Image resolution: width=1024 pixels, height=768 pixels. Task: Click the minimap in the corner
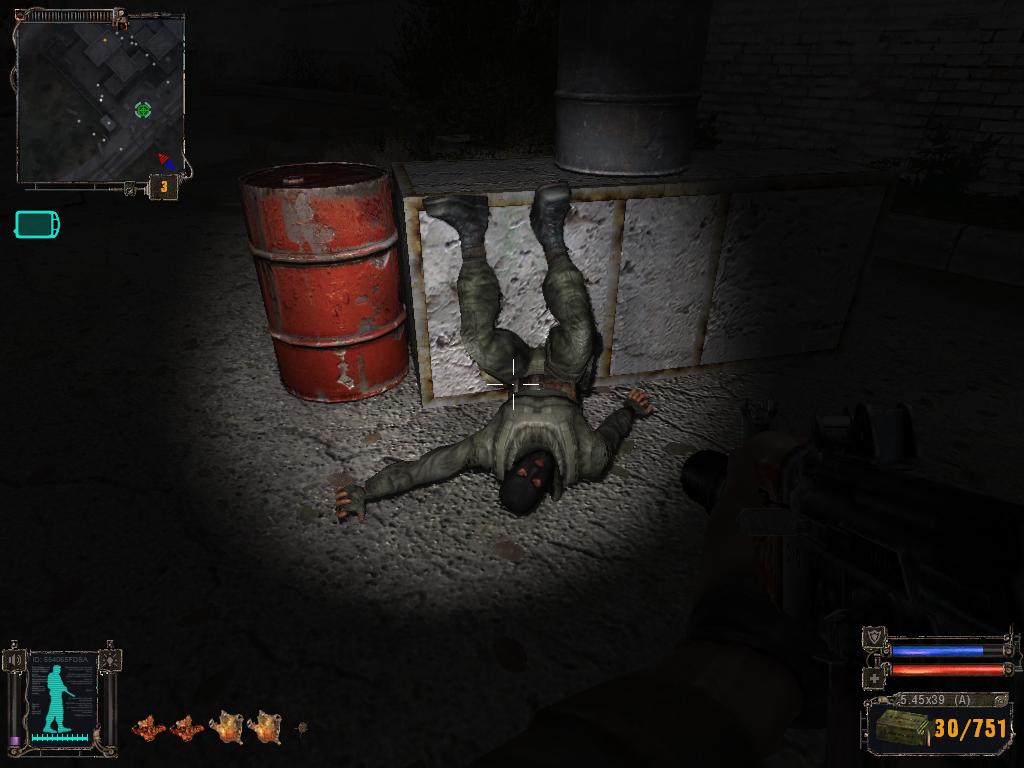coord(100,98)
